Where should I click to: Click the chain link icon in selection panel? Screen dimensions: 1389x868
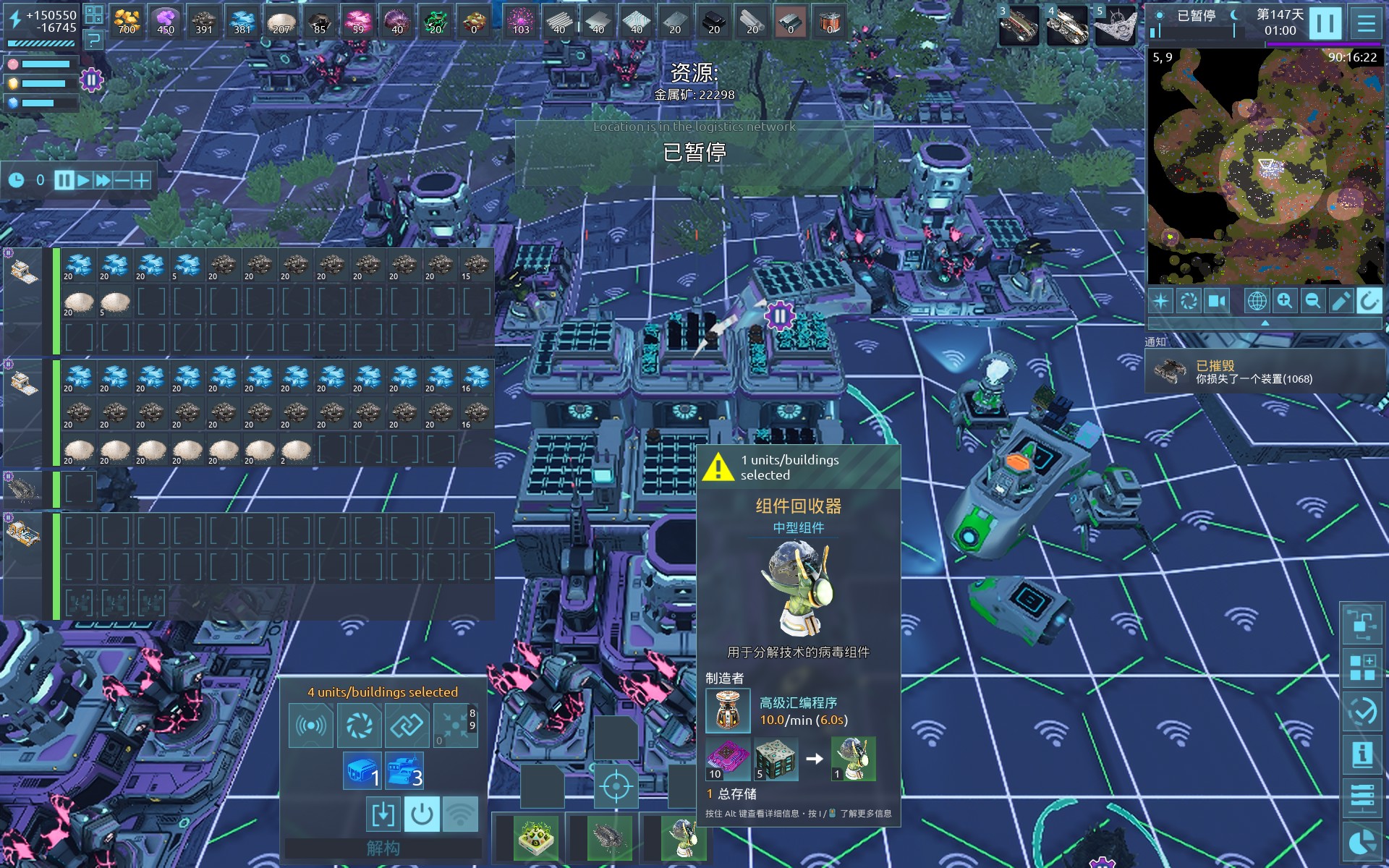(407, 726)
